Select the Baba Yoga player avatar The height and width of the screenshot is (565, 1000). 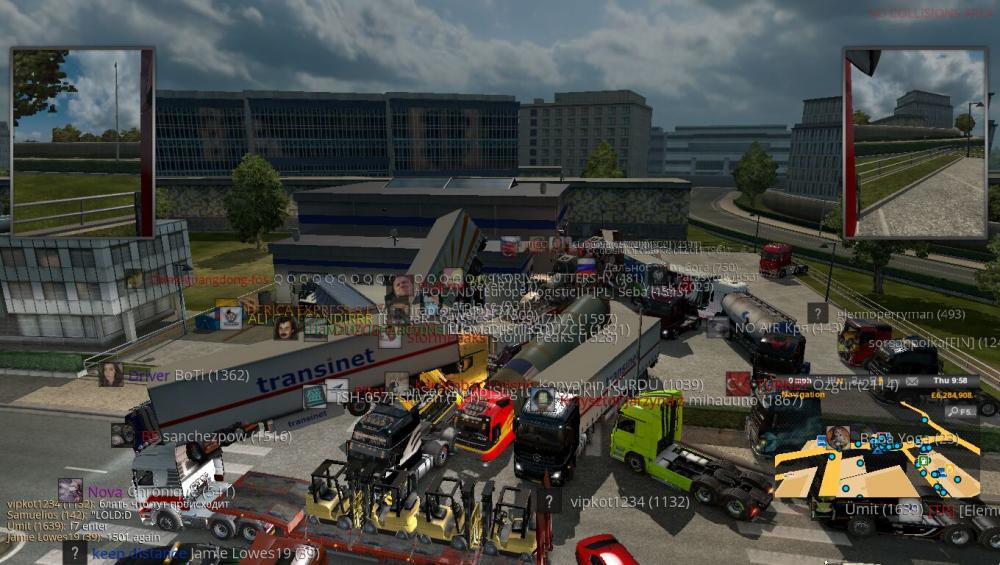pyautogui.click(x=838, y=437)
